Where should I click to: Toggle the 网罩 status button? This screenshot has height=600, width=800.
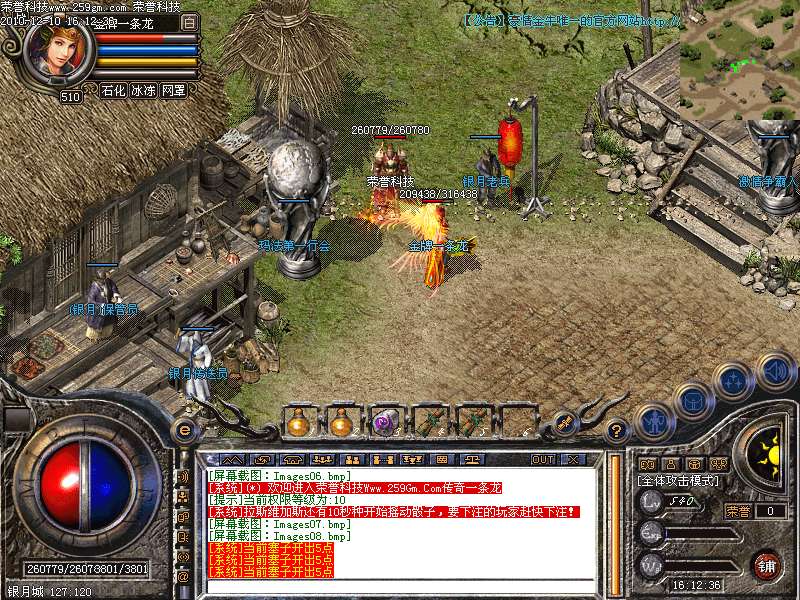click(x=173, y=90)
